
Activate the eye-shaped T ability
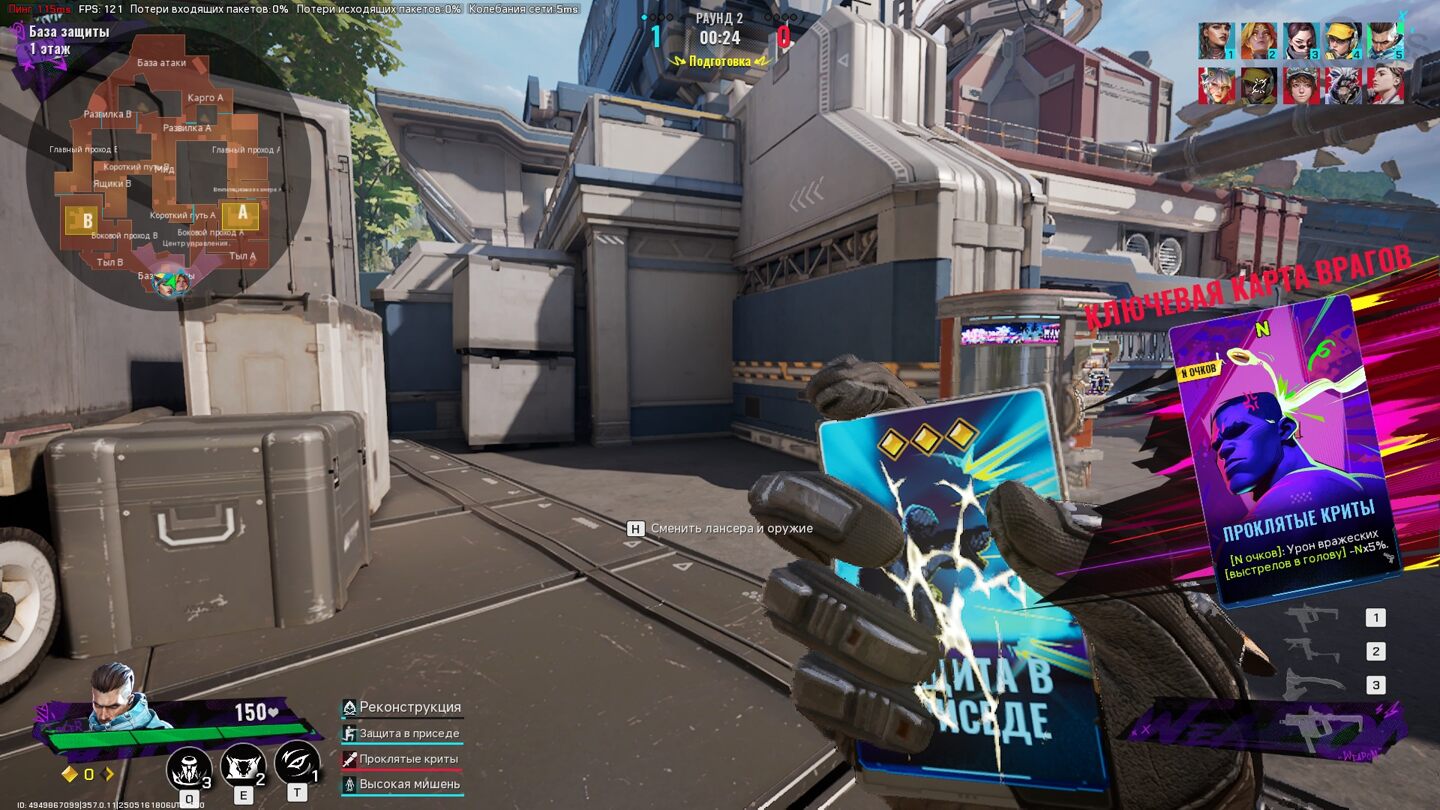[297, 764]
